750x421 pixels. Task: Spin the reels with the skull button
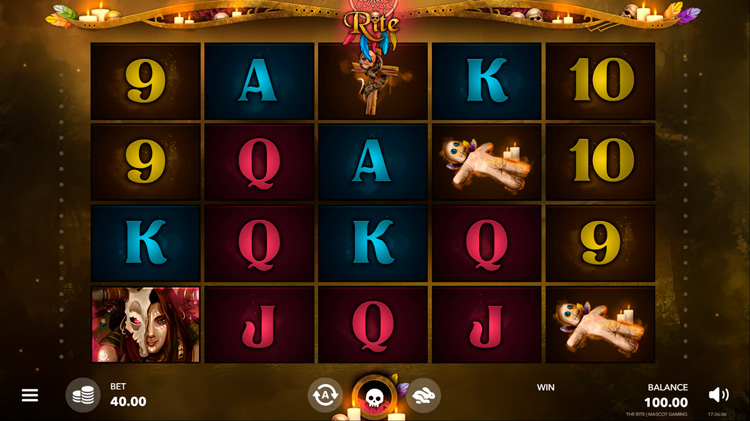374,397
